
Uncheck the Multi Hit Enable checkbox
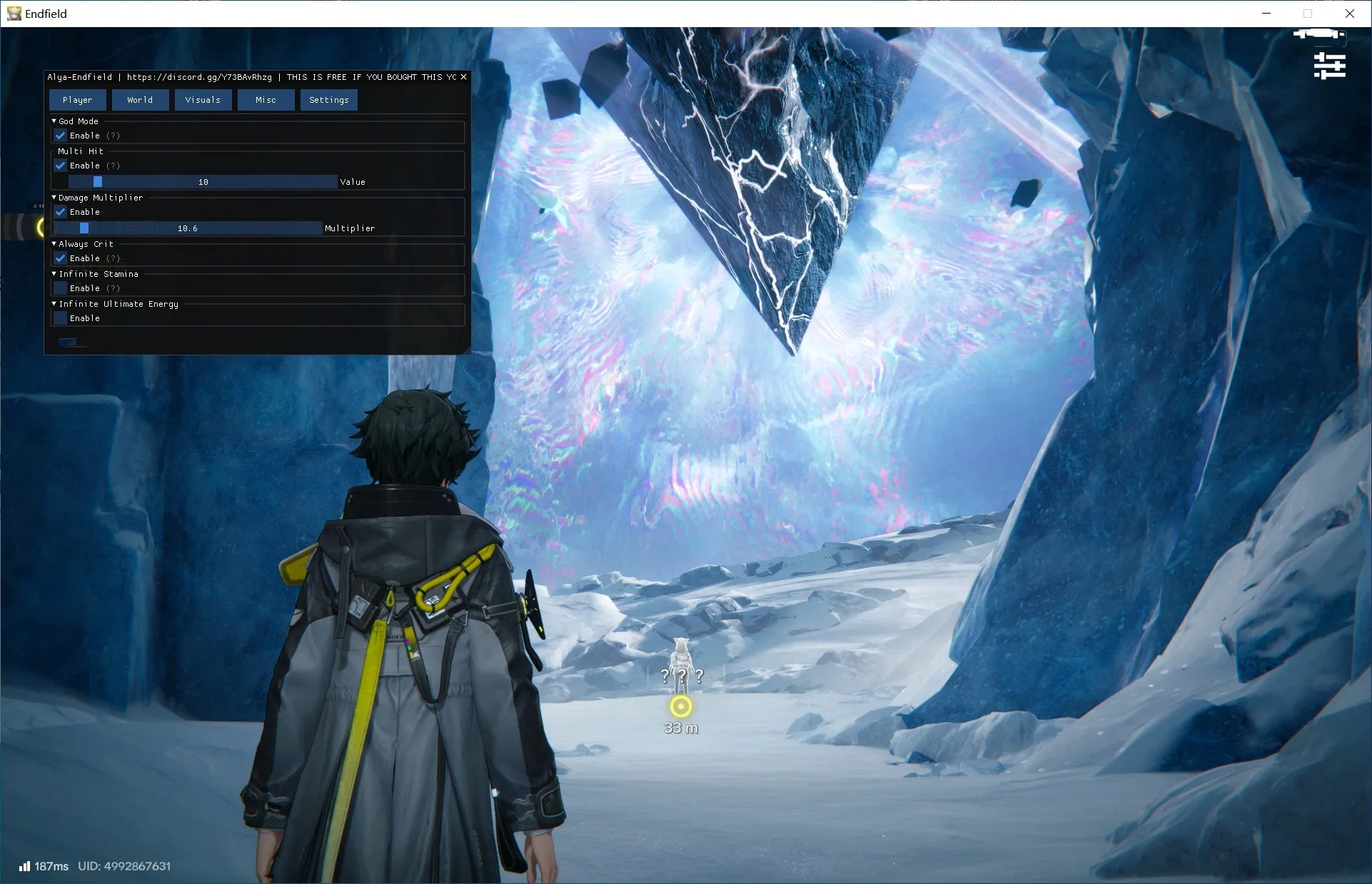(x=61, y=166)
